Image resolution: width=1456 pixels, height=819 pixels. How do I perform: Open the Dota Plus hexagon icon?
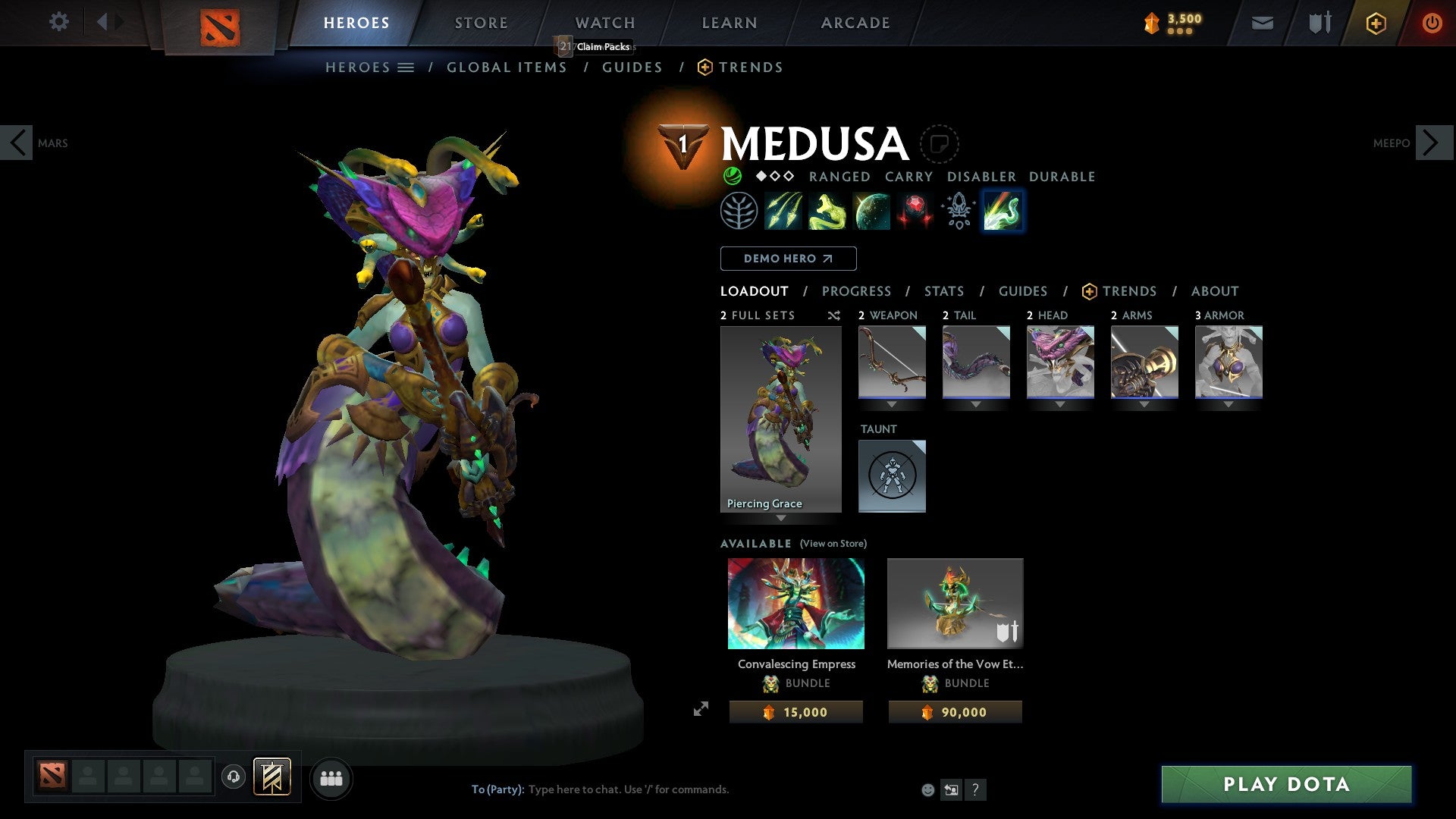1376,23
